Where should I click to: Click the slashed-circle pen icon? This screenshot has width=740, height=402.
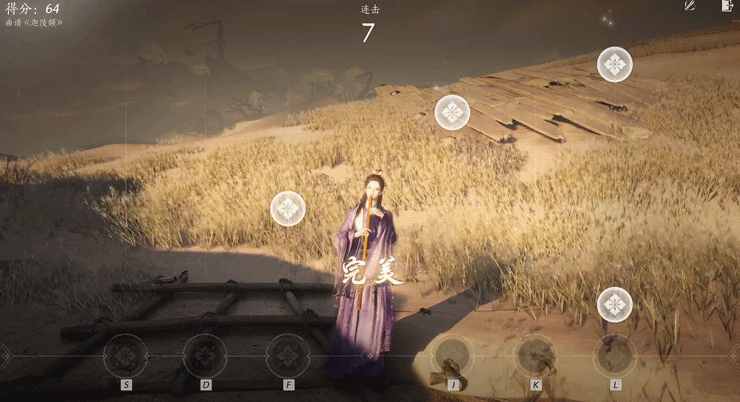pos(689,6)
